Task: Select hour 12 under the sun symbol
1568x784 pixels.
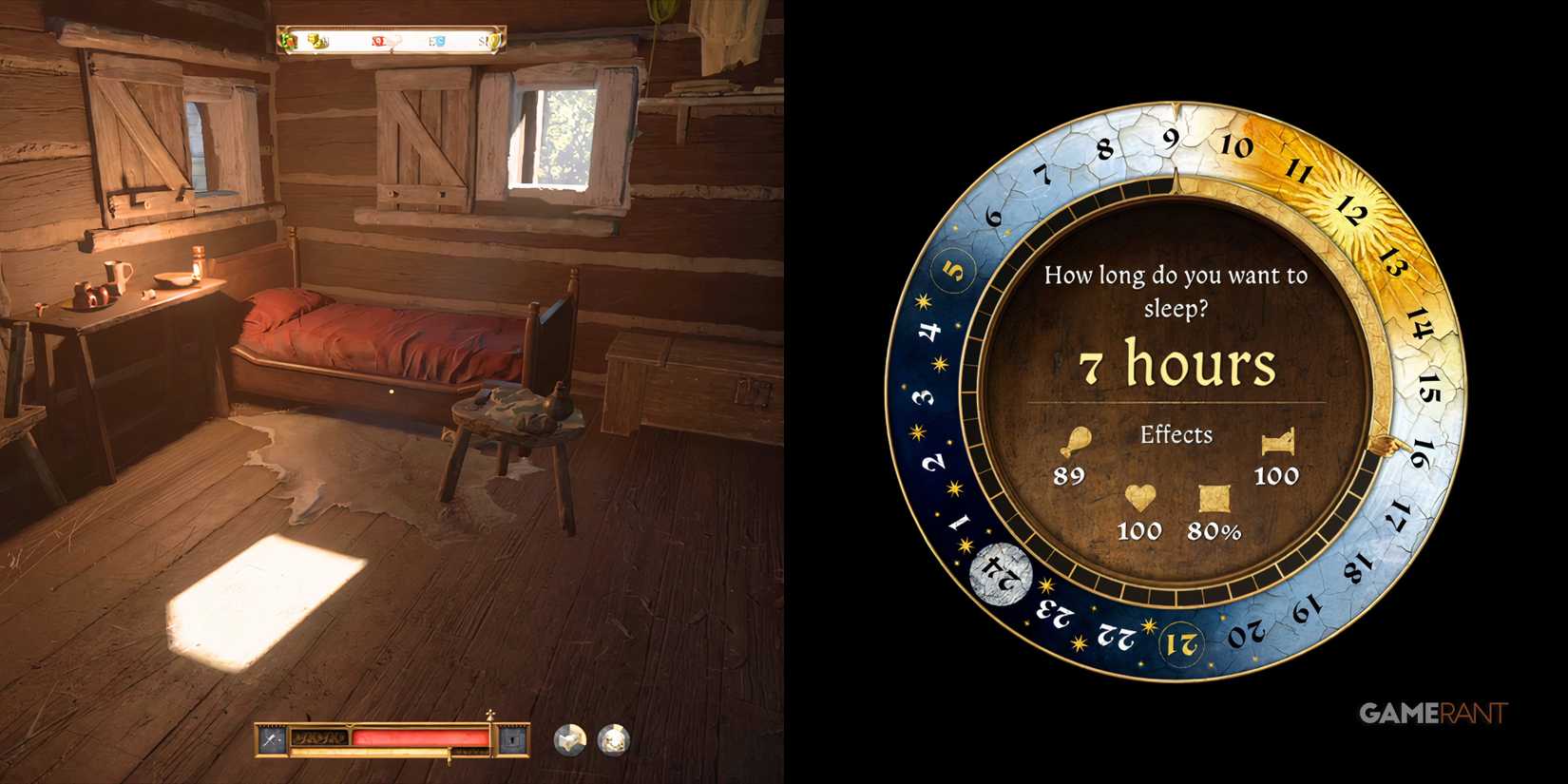Action: 1352,211
